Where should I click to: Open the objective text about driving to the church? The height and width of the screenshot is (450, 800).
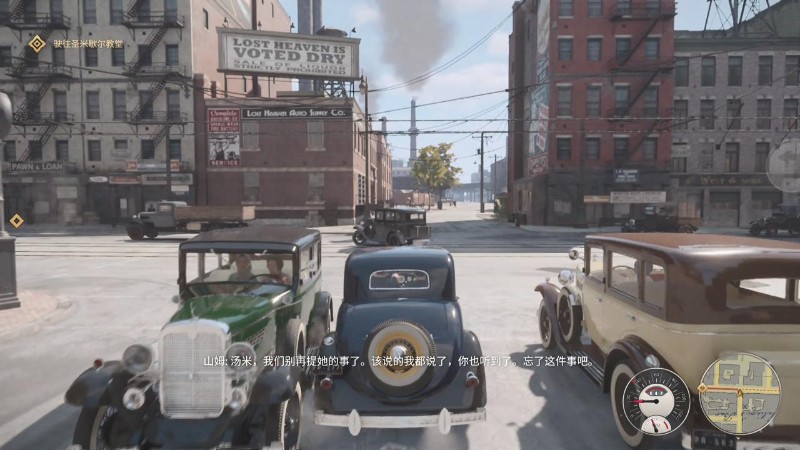click(90, 44)
